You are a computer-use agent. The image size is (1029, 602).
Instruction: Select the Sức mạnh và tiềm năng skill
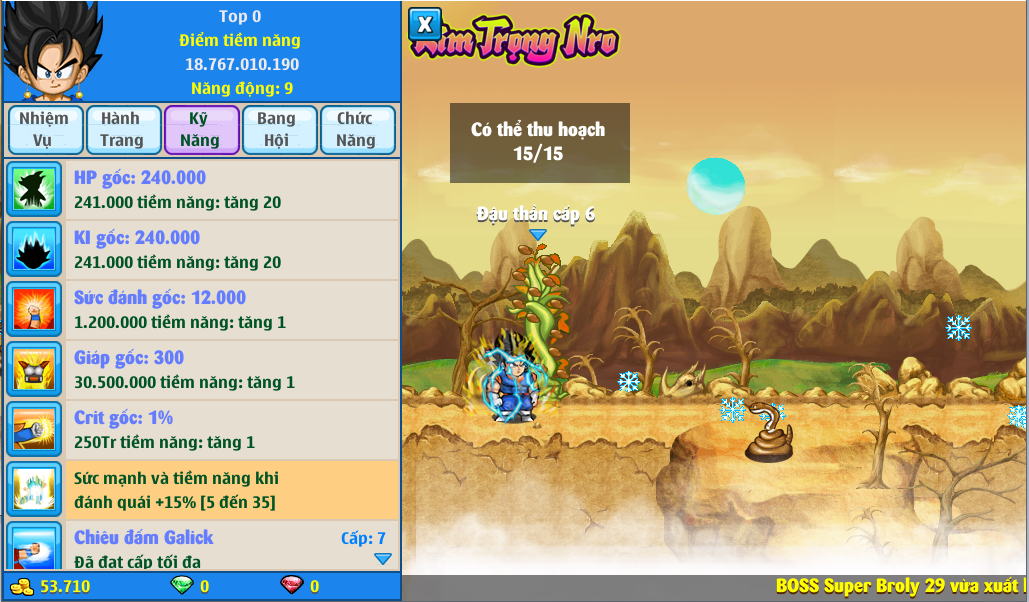coord(230,490)
